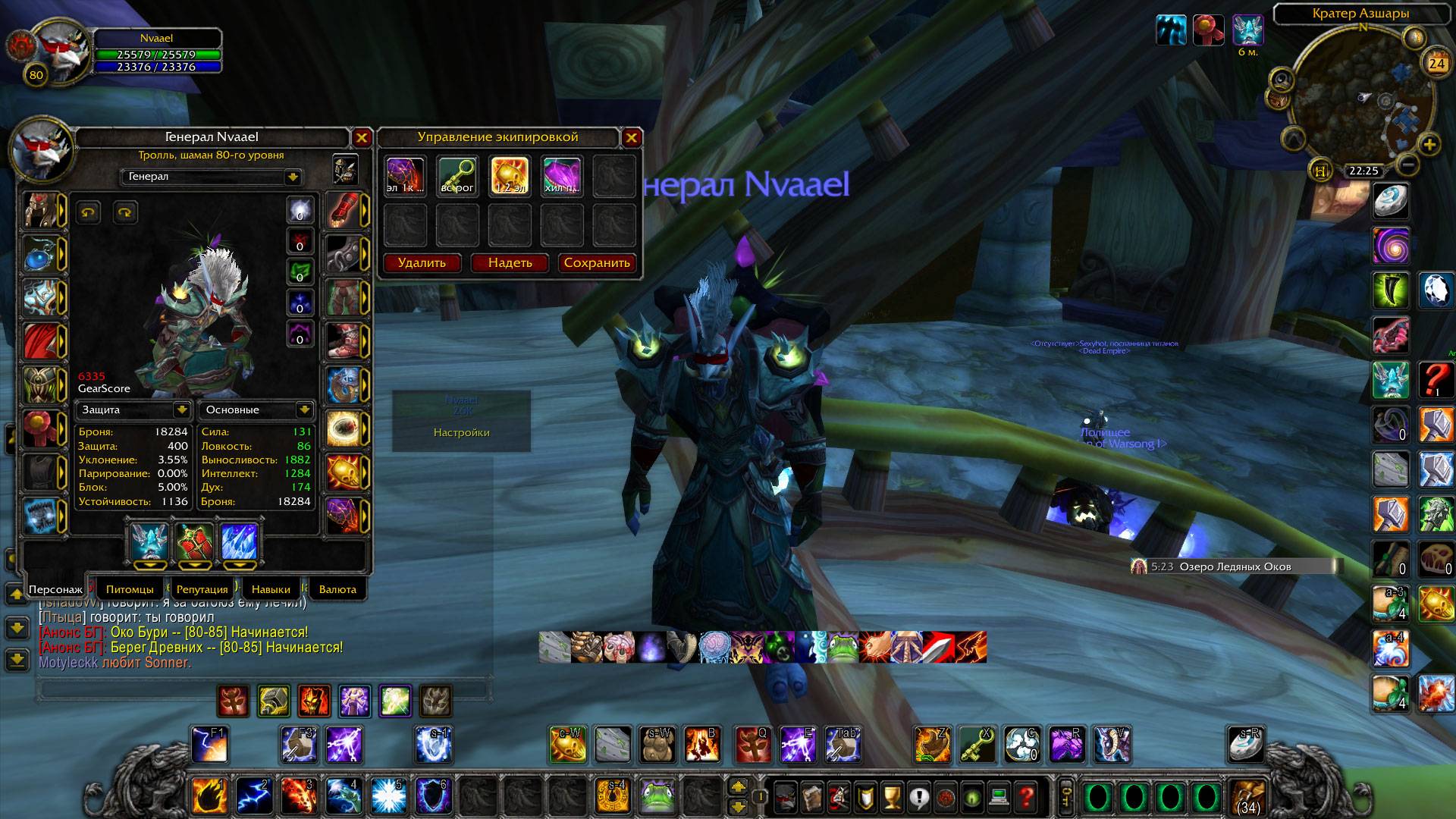Select the golden key equipment set

457,176
